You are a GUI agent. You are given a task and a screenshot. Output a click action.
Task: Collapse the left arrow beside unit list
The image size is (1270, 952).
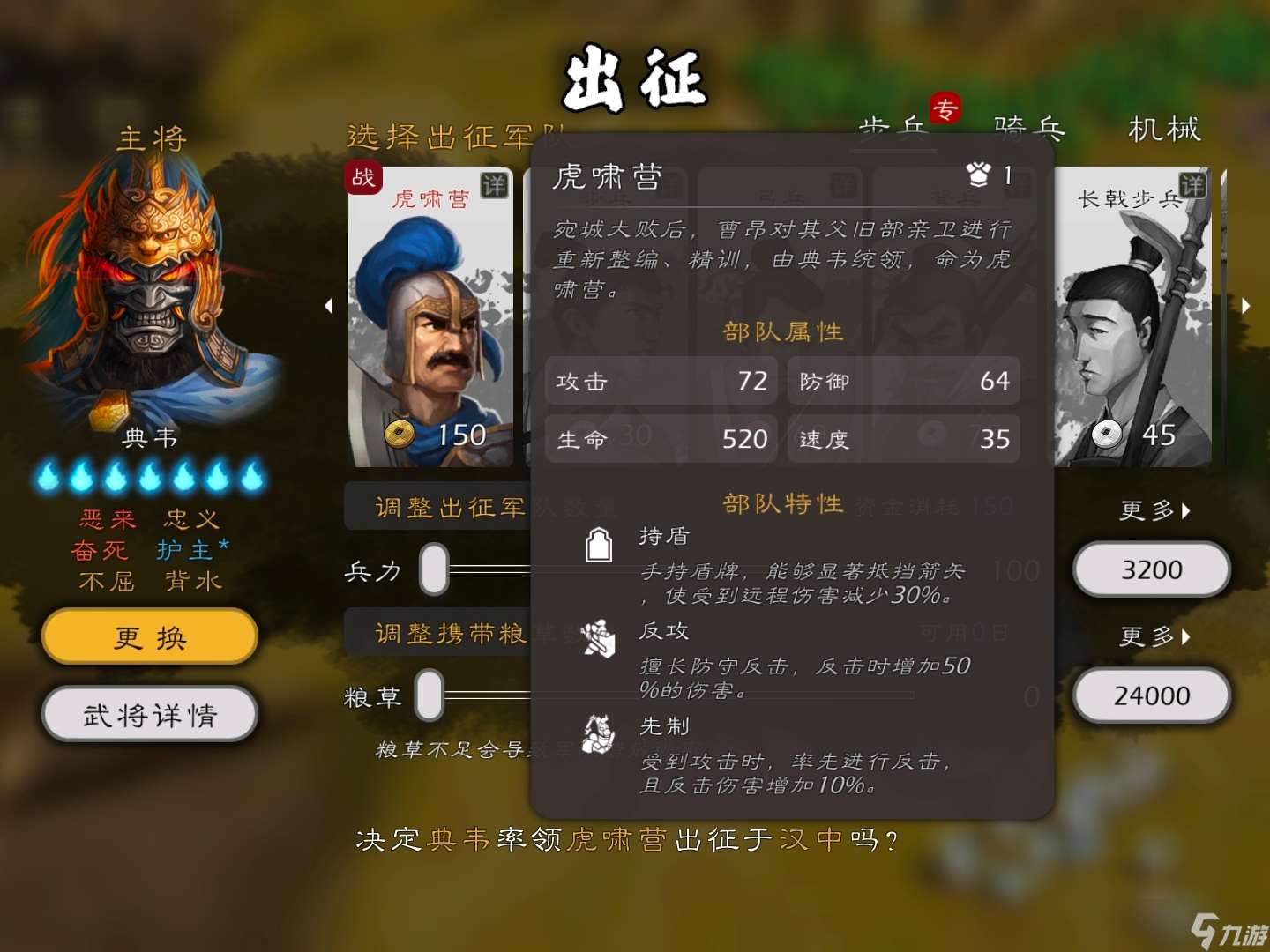[x=329, y=306]
